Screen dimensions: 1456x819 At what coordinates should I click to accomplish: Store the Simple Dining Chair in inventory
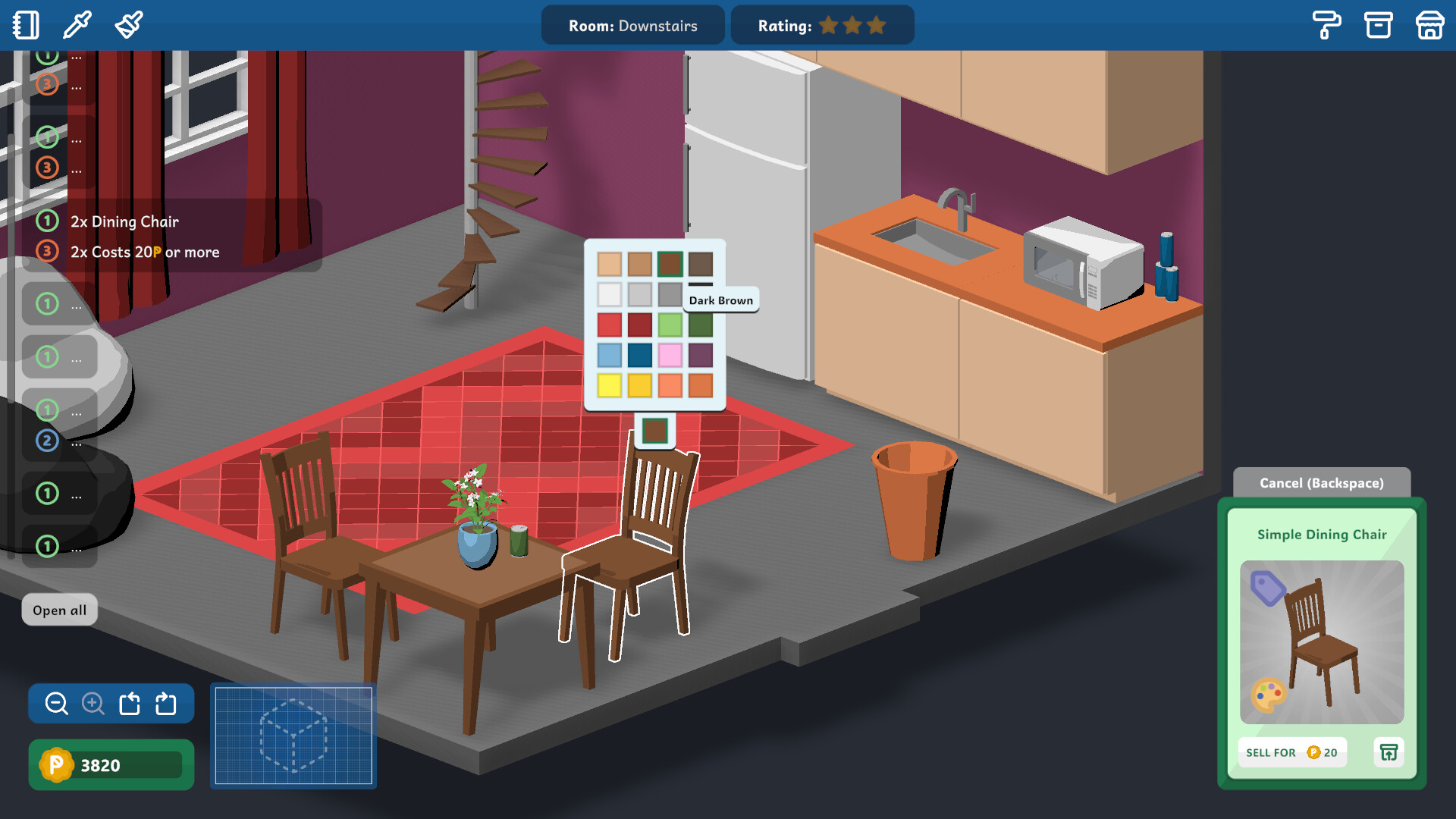coord(1389,752)
